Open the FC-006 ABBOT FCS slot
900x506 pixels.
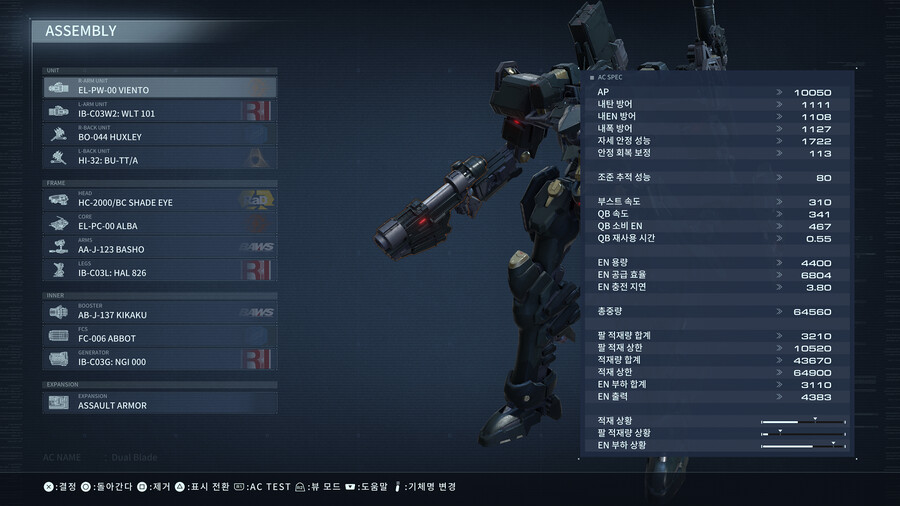160,335
